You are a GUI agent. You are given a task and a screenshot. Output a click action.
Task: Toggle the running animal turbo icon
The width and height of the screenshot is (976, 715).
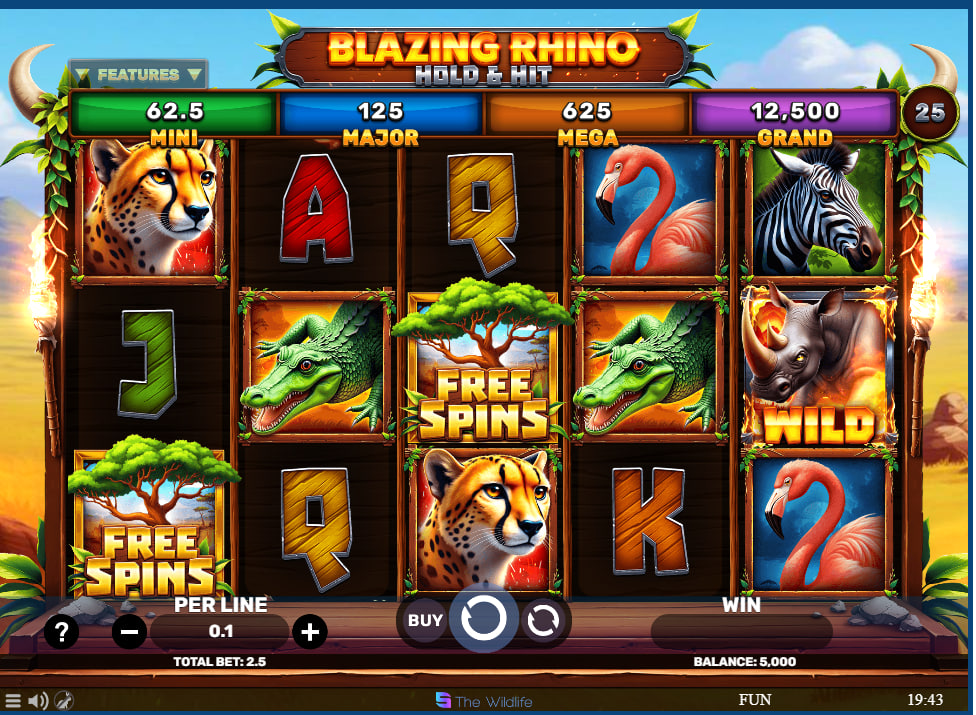point(63,701)
